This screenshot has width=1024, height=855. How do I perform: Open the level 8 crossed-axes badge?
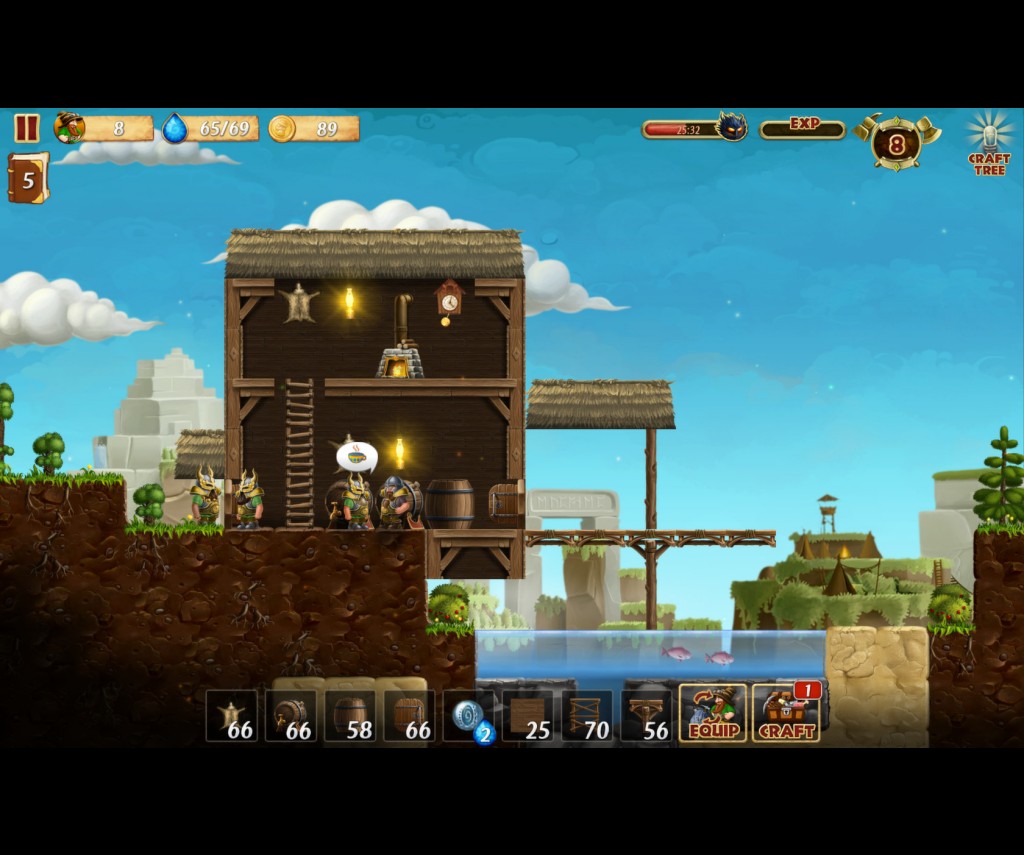tap(897, 143)
